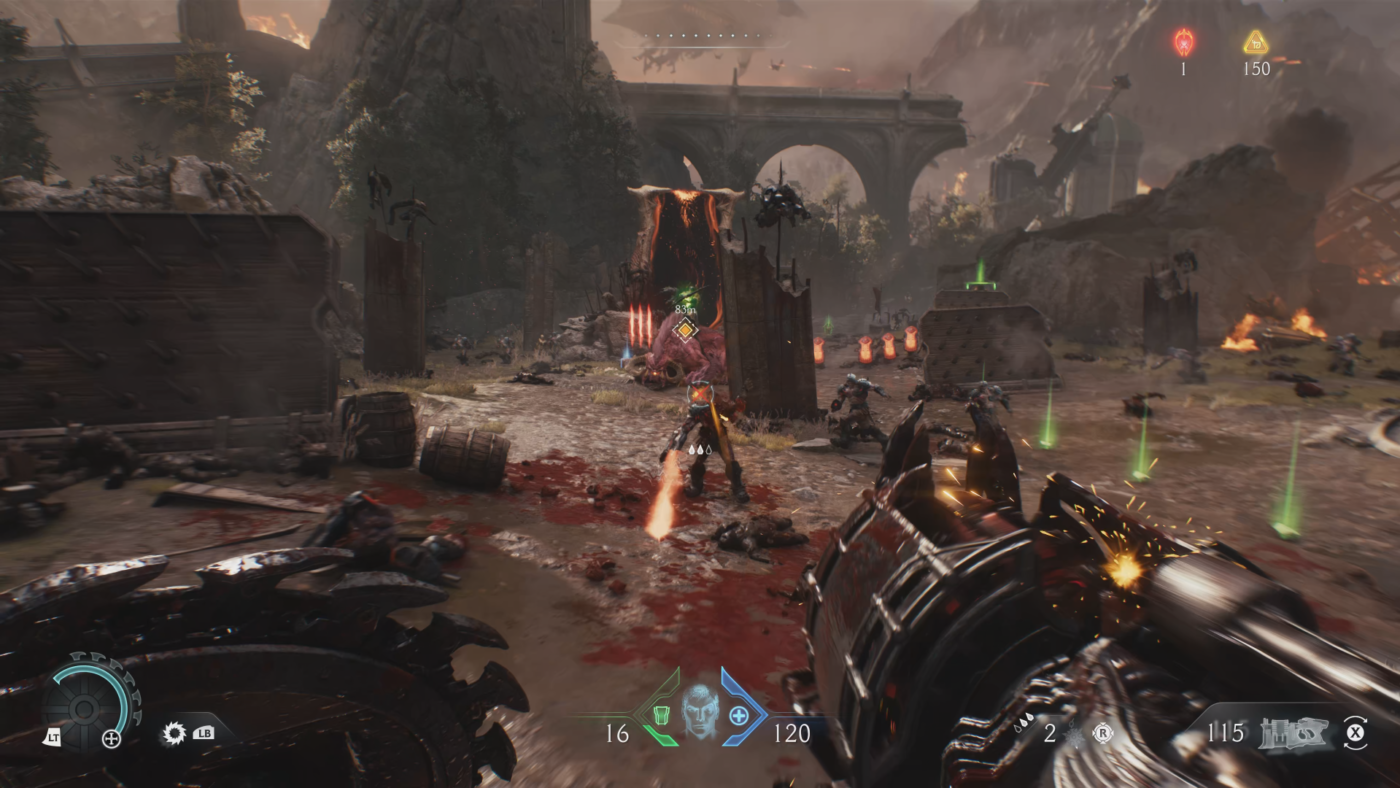The height and width of the screenshot is (788, 1400).
Task: Click the blue health cross icon
Action: (x=739, y=715)
